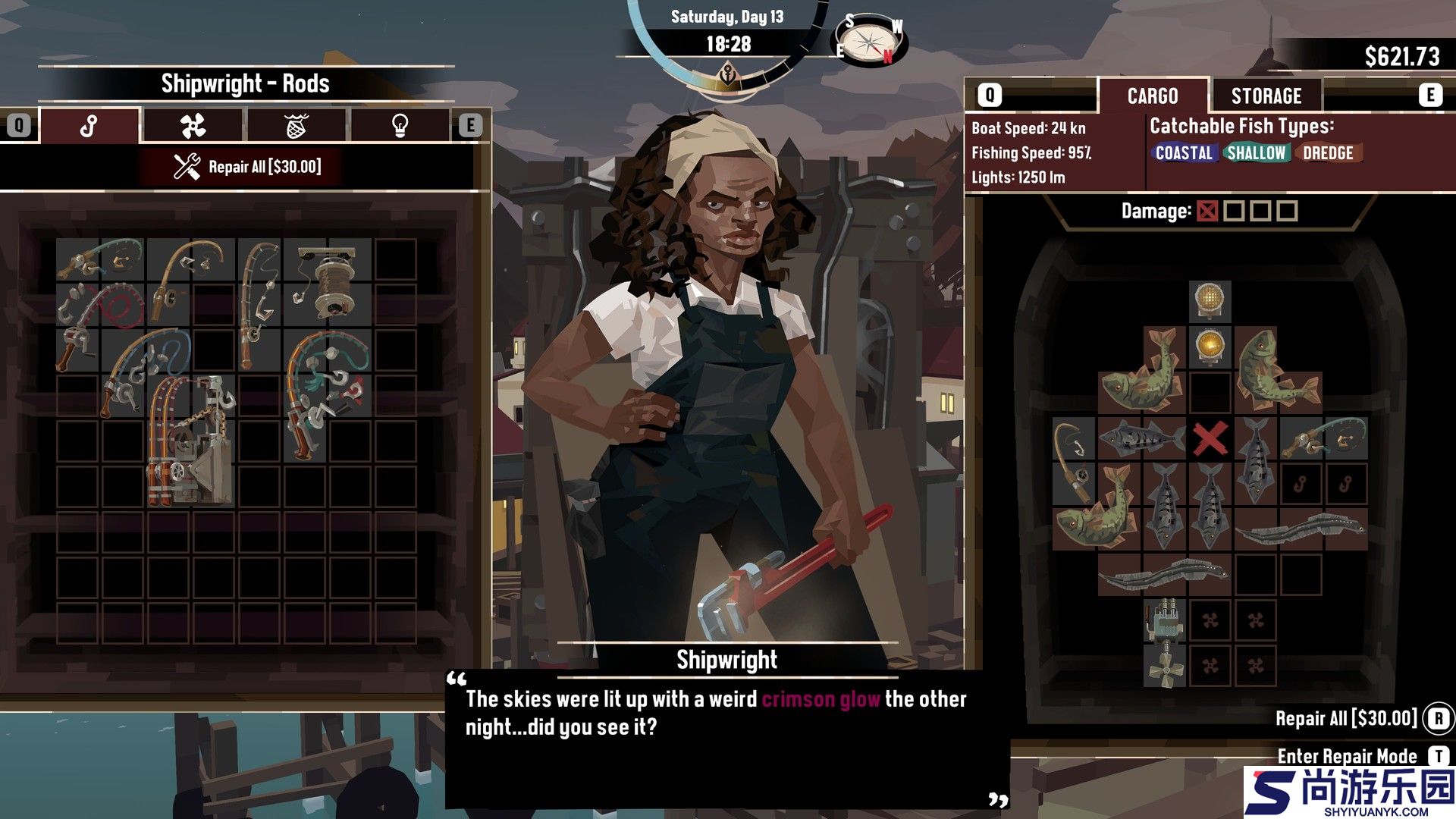
Task: Open the SHYIYUANYK.COM watermark logo
Action: pos(1349,792)
